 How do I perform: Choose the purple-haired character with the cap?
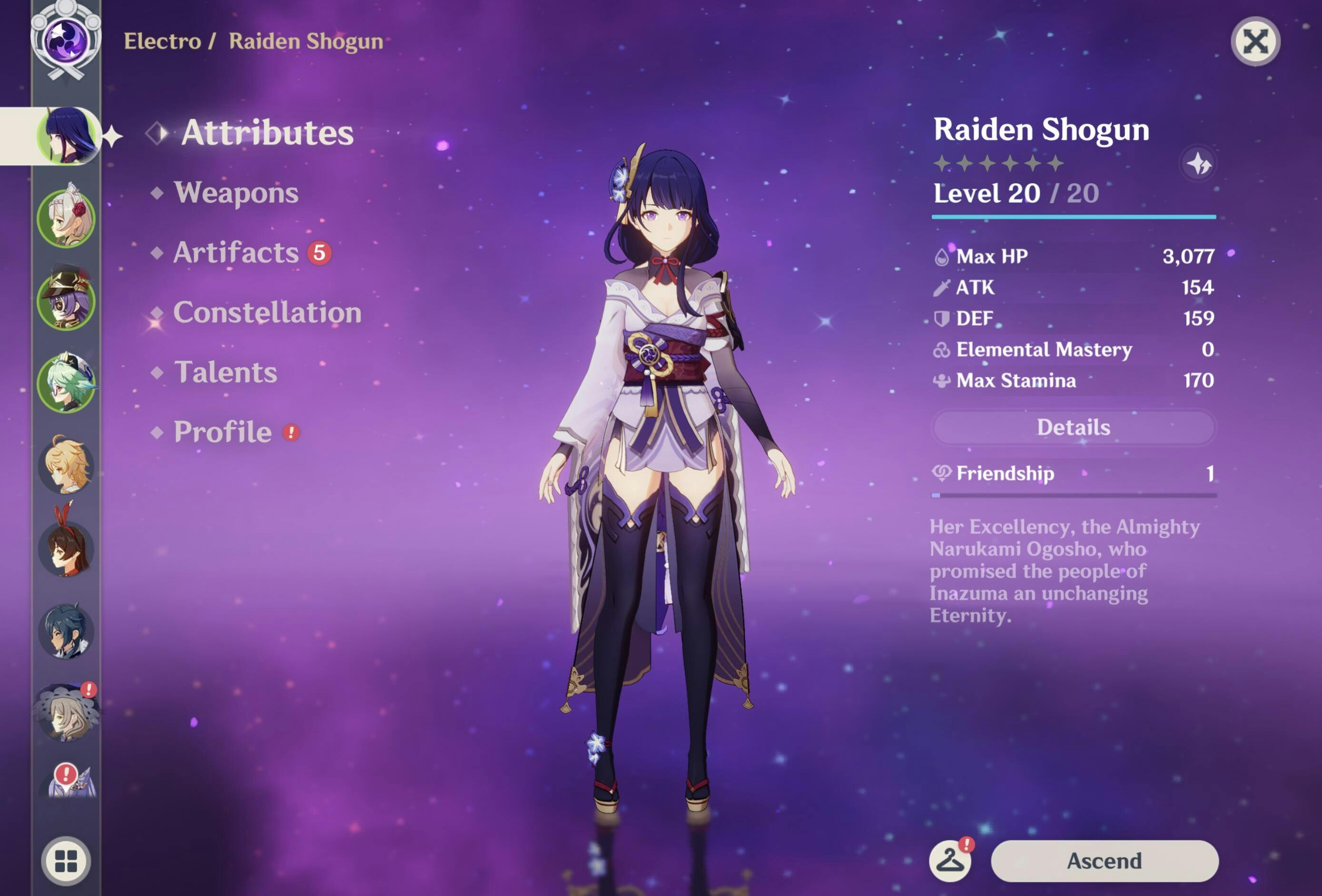click(66, 300)
